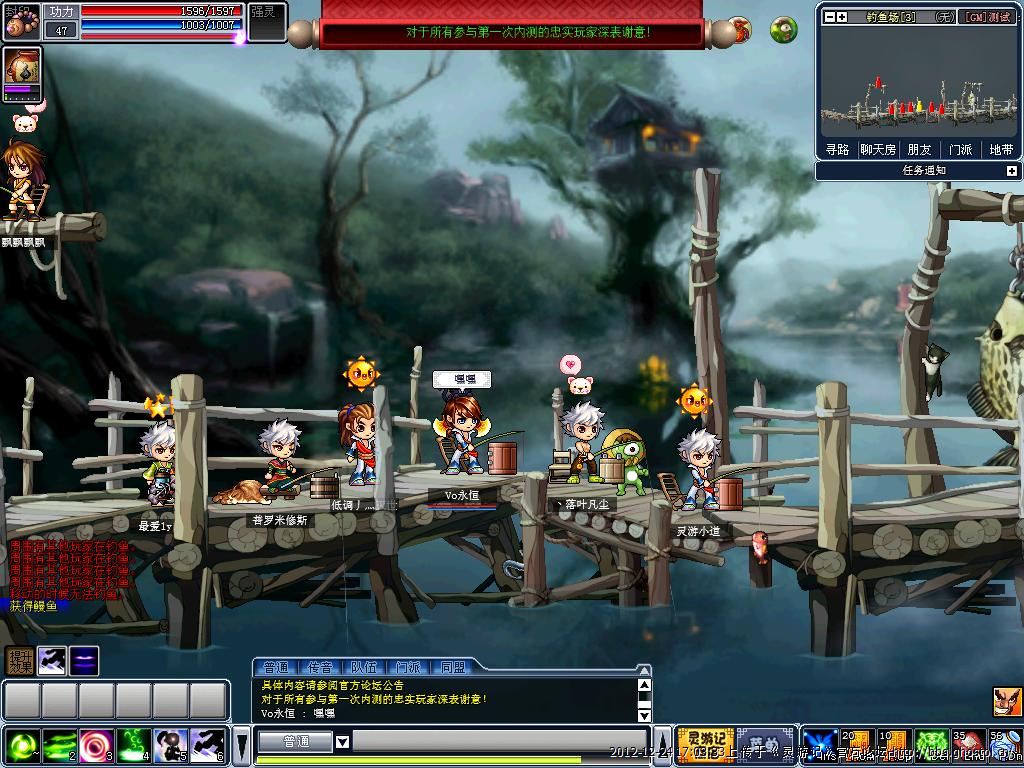Switch chat to the 普通 tab
The height and width of the screenshot is (768, 1024).
point(275,667)
